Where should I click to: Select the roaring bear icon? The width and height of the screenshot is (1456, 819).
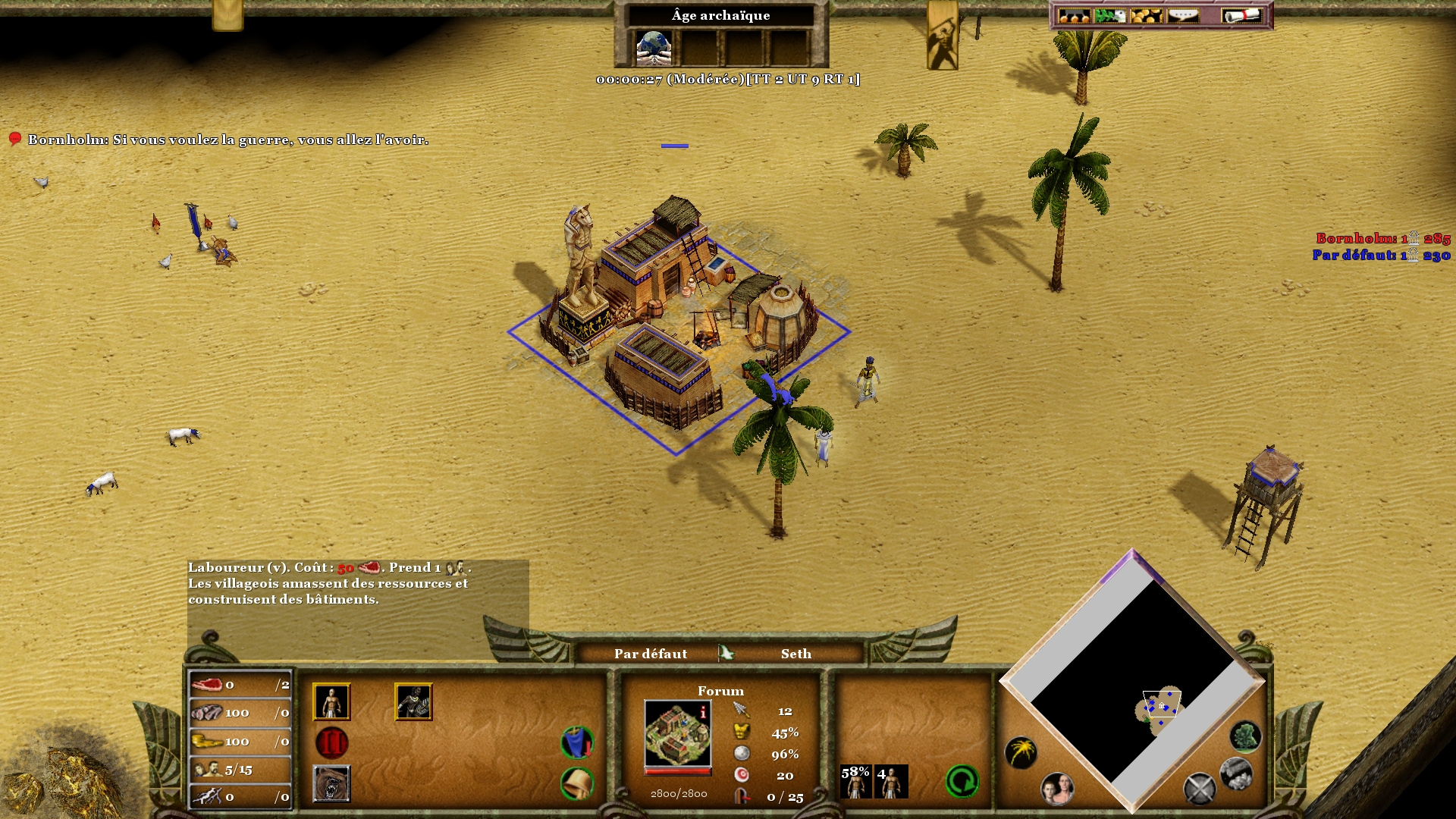(331, 783)
